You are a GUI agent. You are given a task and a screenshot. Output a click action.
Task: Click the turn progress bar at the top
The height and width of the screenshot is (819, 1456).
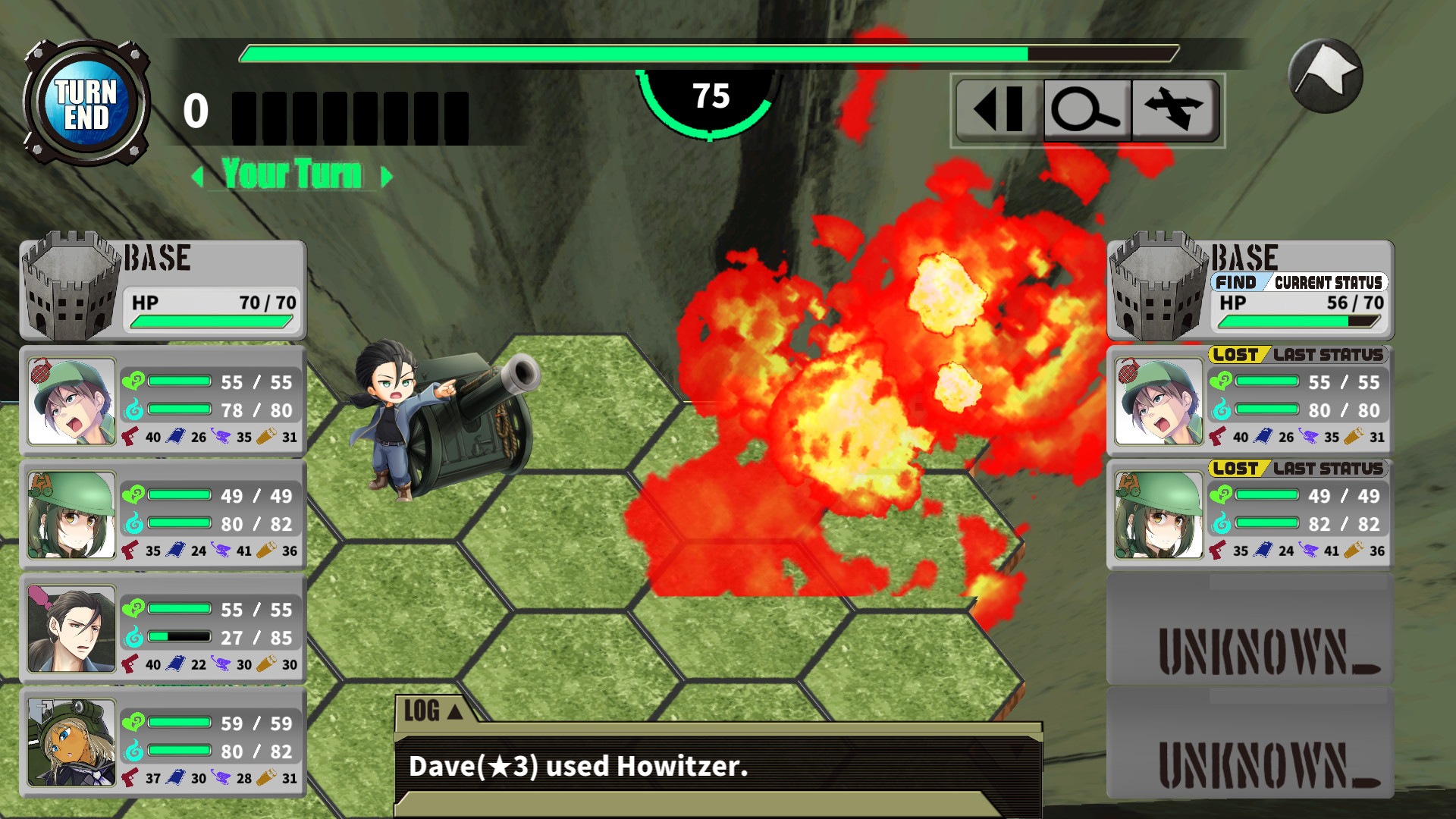pyautogui.click(x=705, y=53)
